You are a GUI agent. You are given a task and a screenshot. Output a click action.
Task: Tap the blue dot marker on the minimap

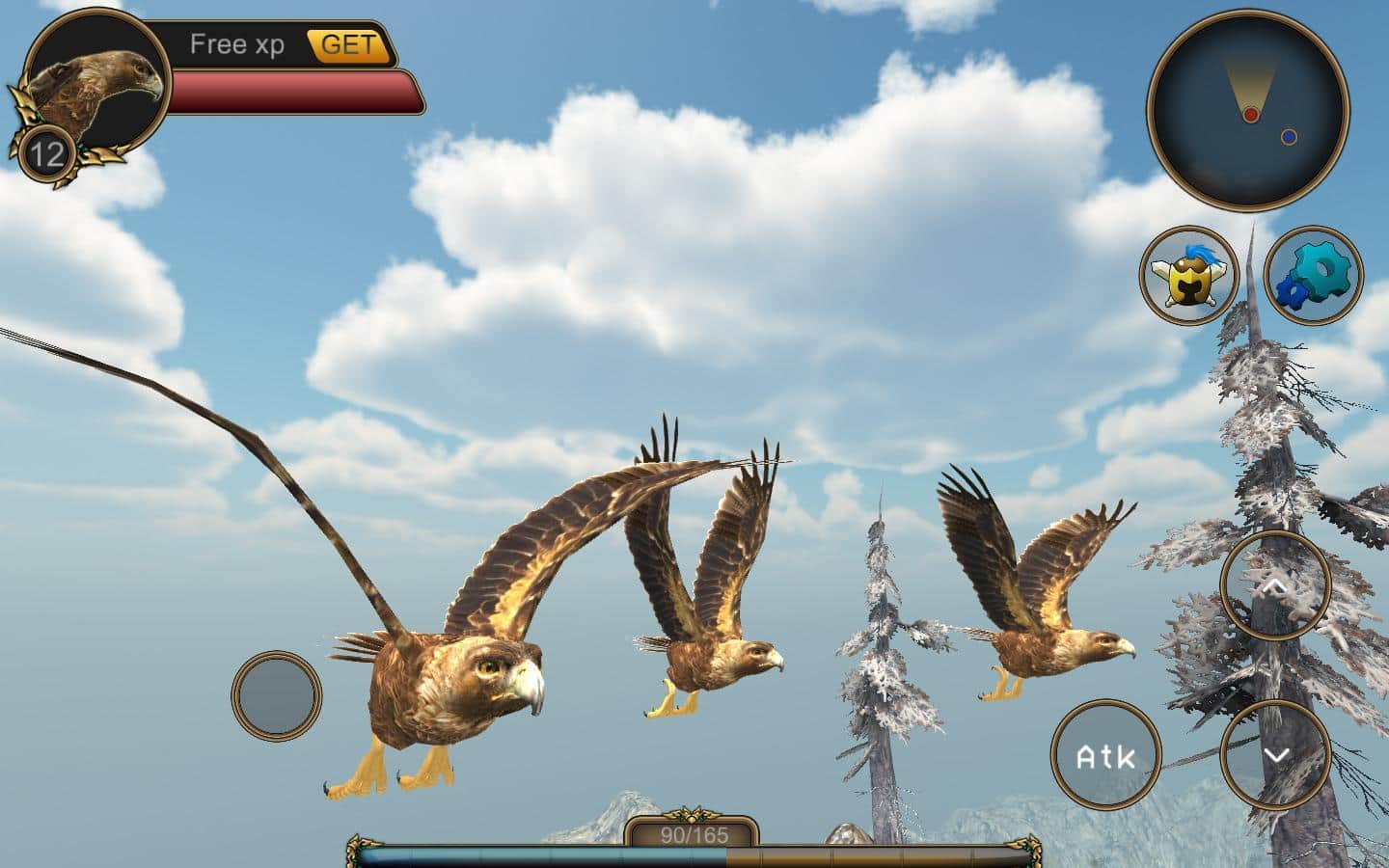point(1290,135)
